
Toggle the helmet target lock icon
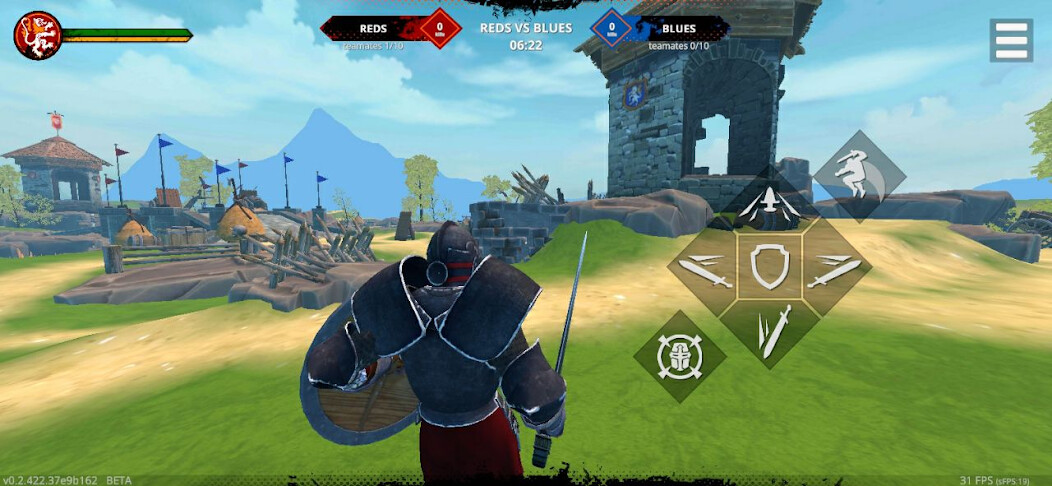680,356
